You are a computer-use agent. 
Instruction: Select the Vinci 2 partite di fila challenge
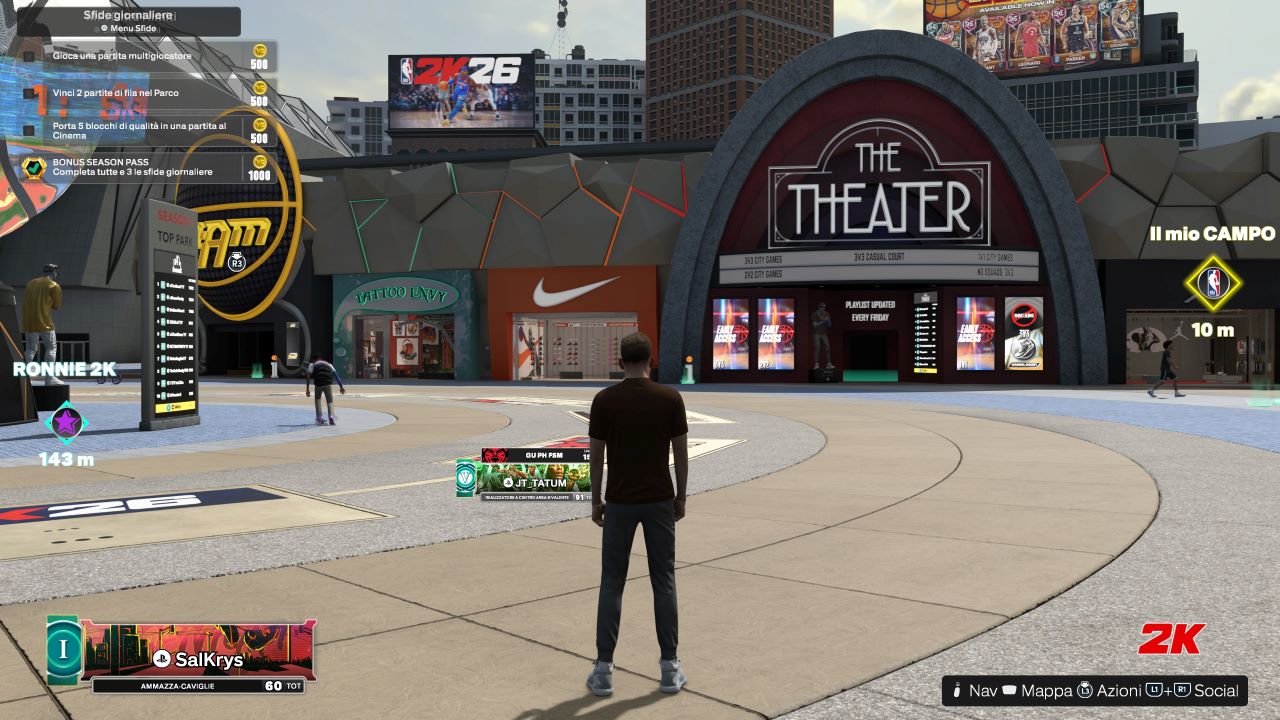coord(140,93)
